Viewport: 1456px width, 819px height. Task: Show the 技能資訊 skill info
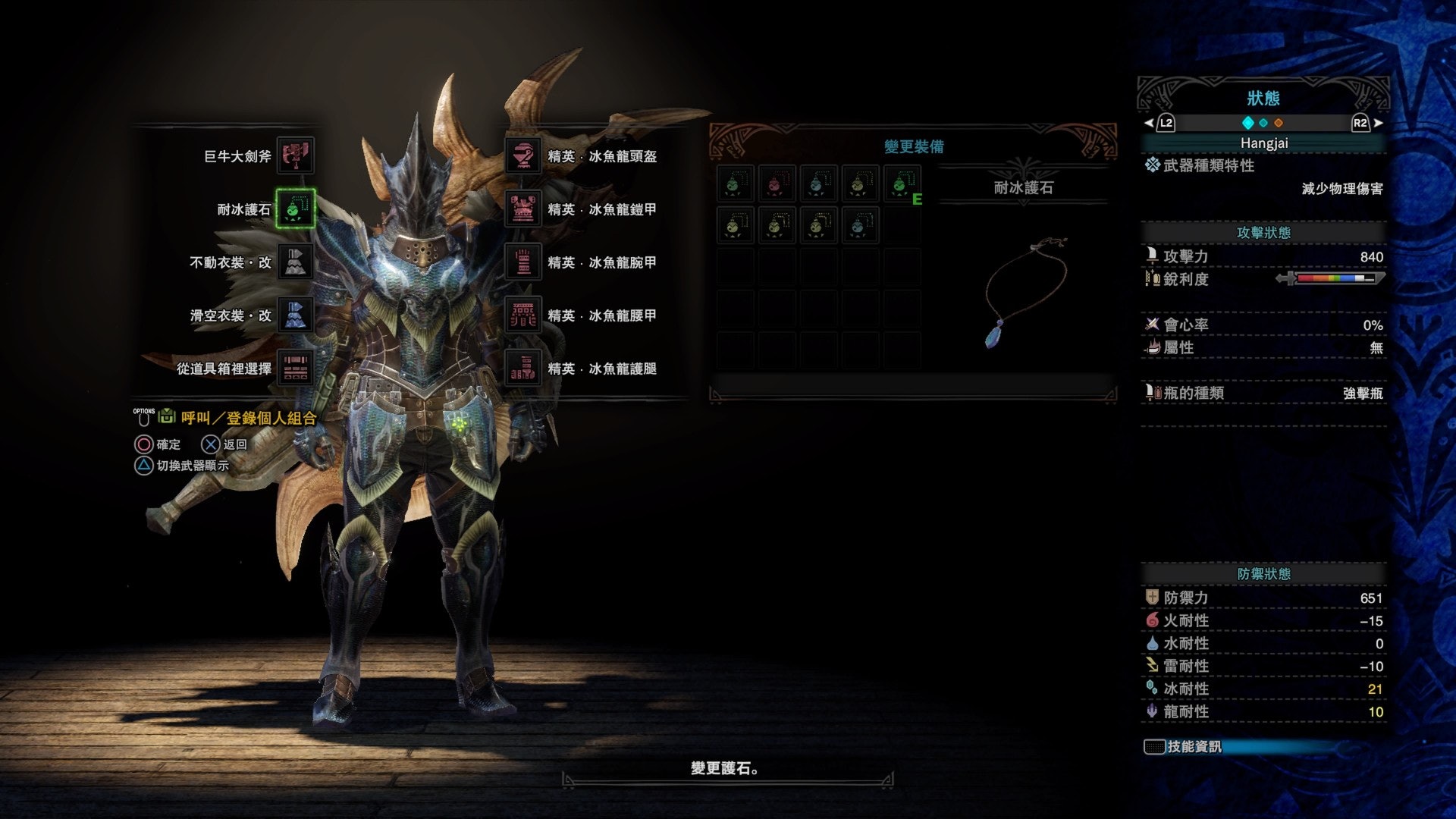pyautogui.click(x=1193, y=747)
